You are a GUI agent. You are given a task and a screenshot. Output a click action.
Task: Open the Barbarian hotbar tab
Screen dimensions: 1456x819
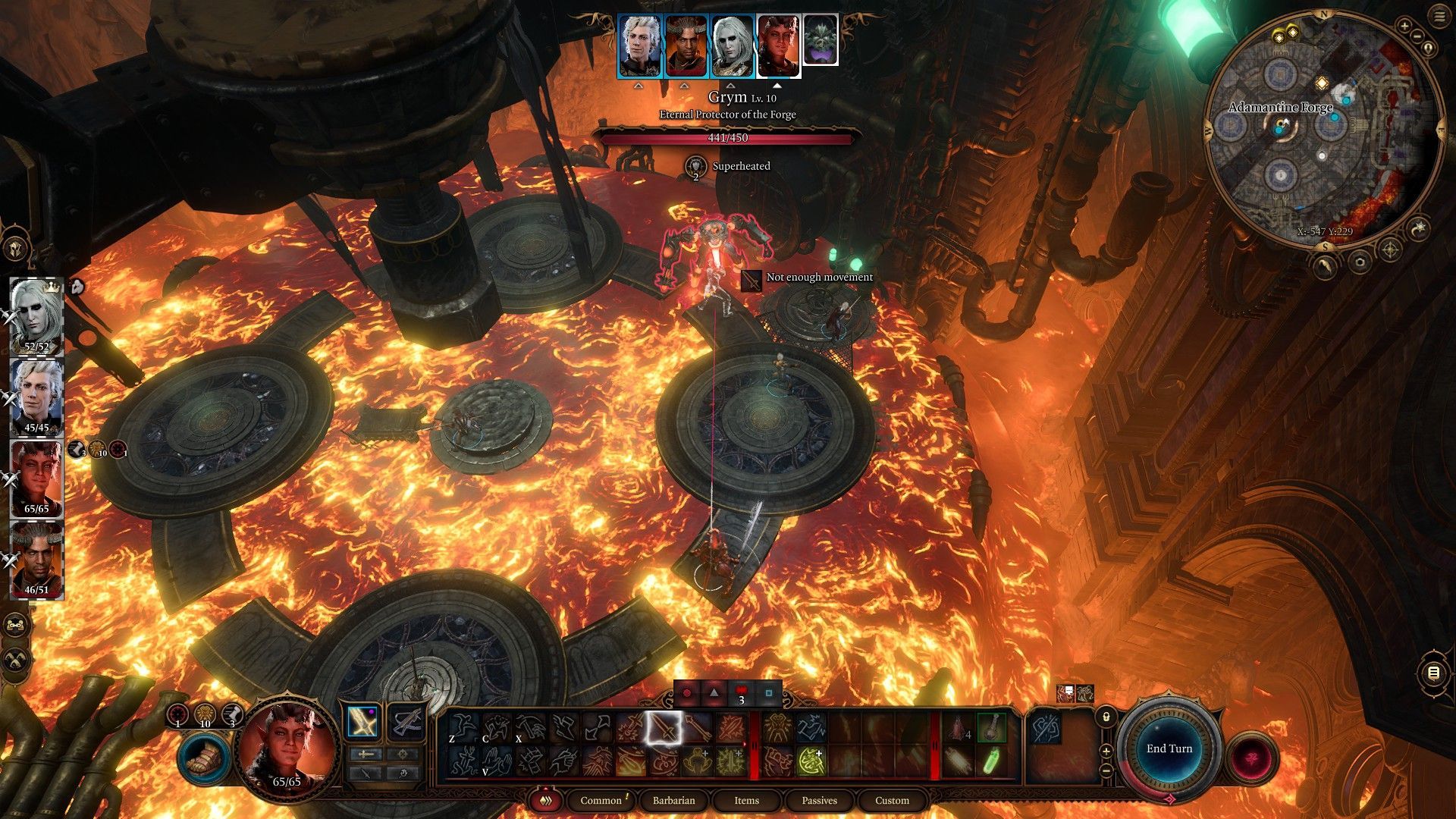(673, 800)
